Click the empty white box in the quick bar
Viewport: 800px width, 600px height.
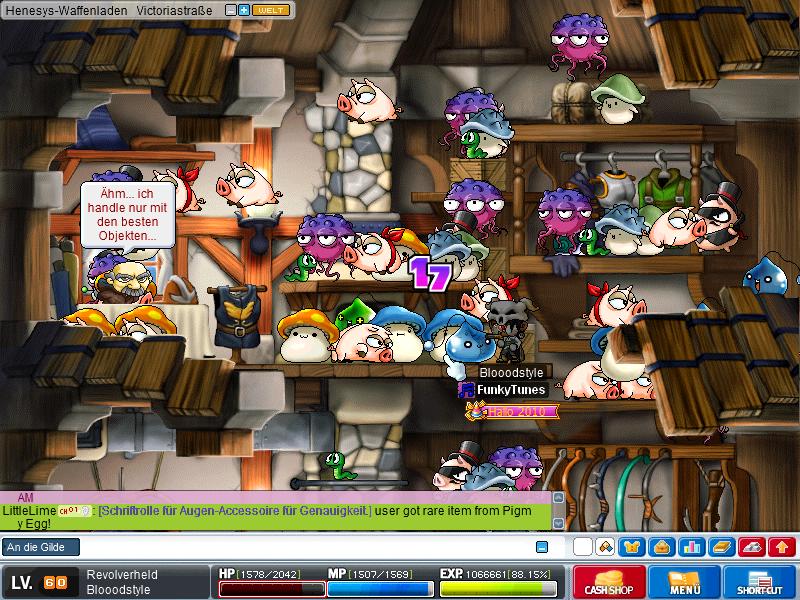click(582, 547)
